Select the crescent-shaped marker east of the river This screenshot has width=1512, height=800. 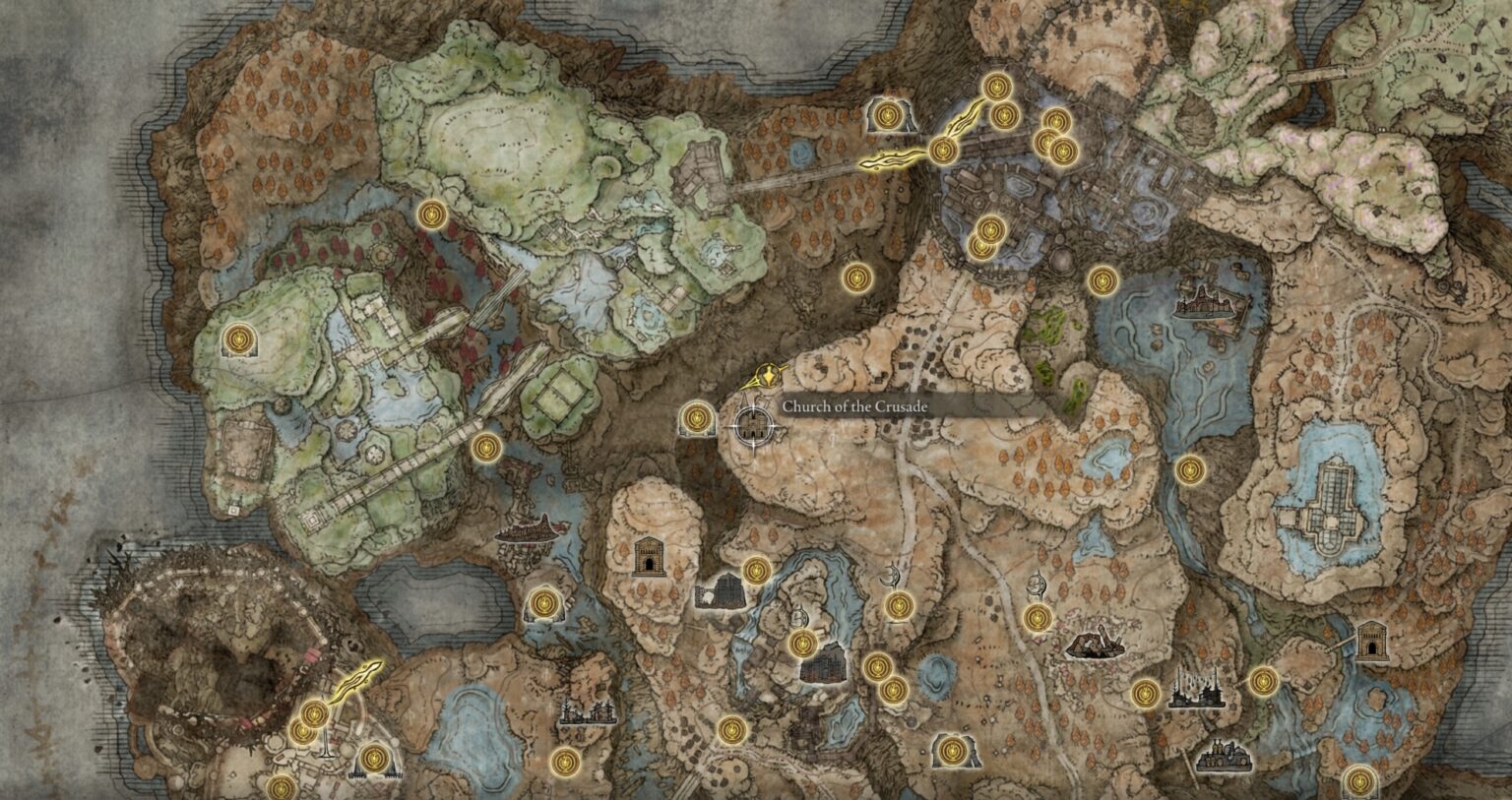click(x=890, y=576)
